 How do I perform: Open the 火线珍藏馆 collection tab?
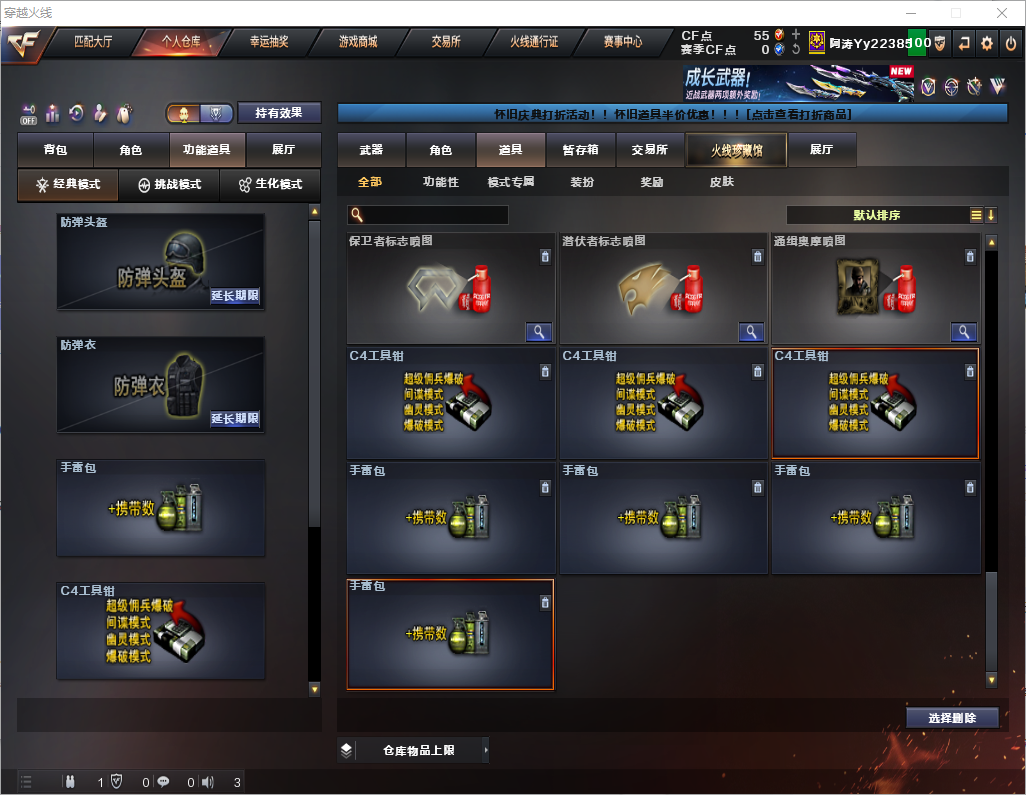point(735,150)
